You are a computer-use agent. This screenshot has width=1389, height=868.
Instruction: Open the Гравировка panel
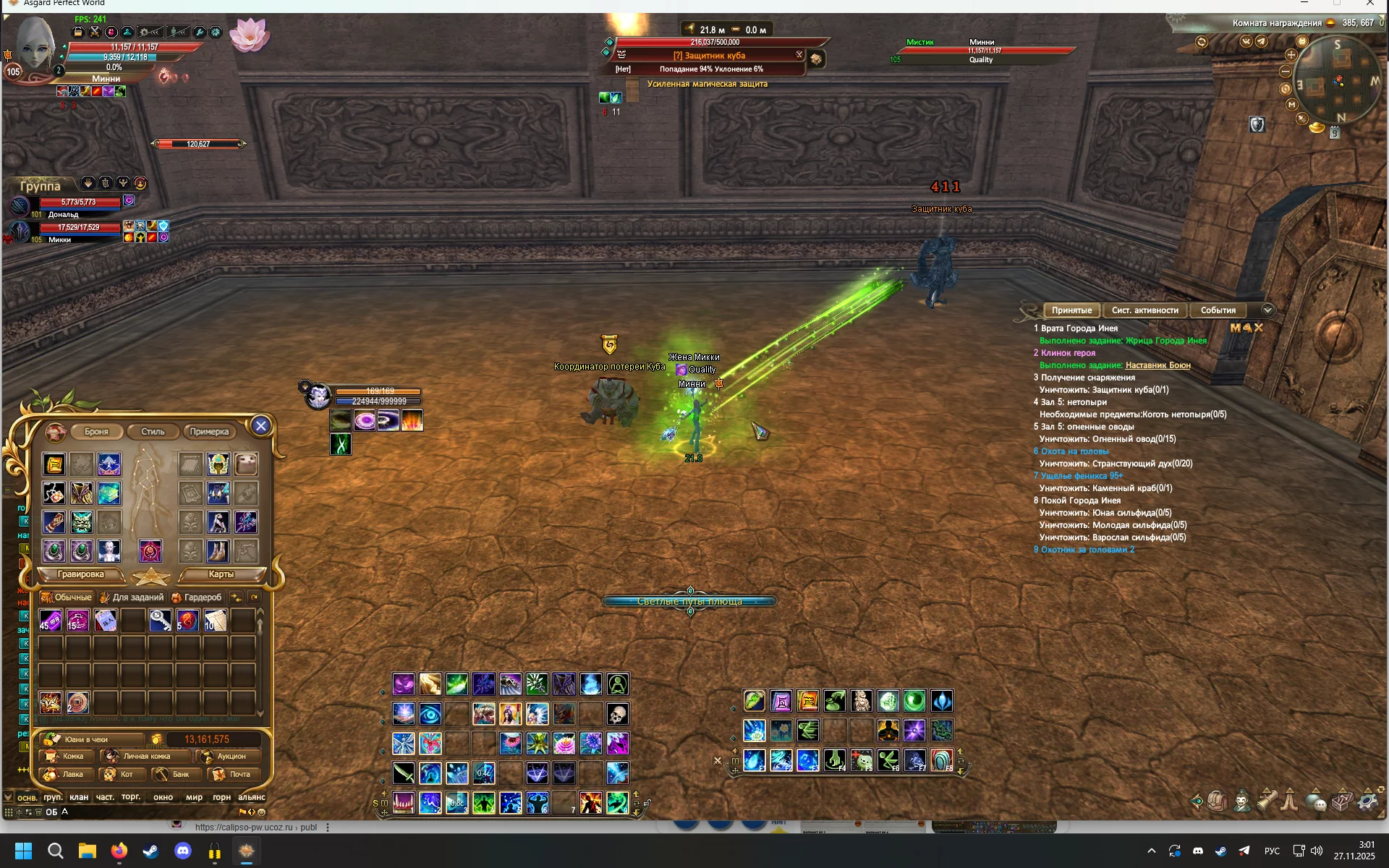point(80,574)
